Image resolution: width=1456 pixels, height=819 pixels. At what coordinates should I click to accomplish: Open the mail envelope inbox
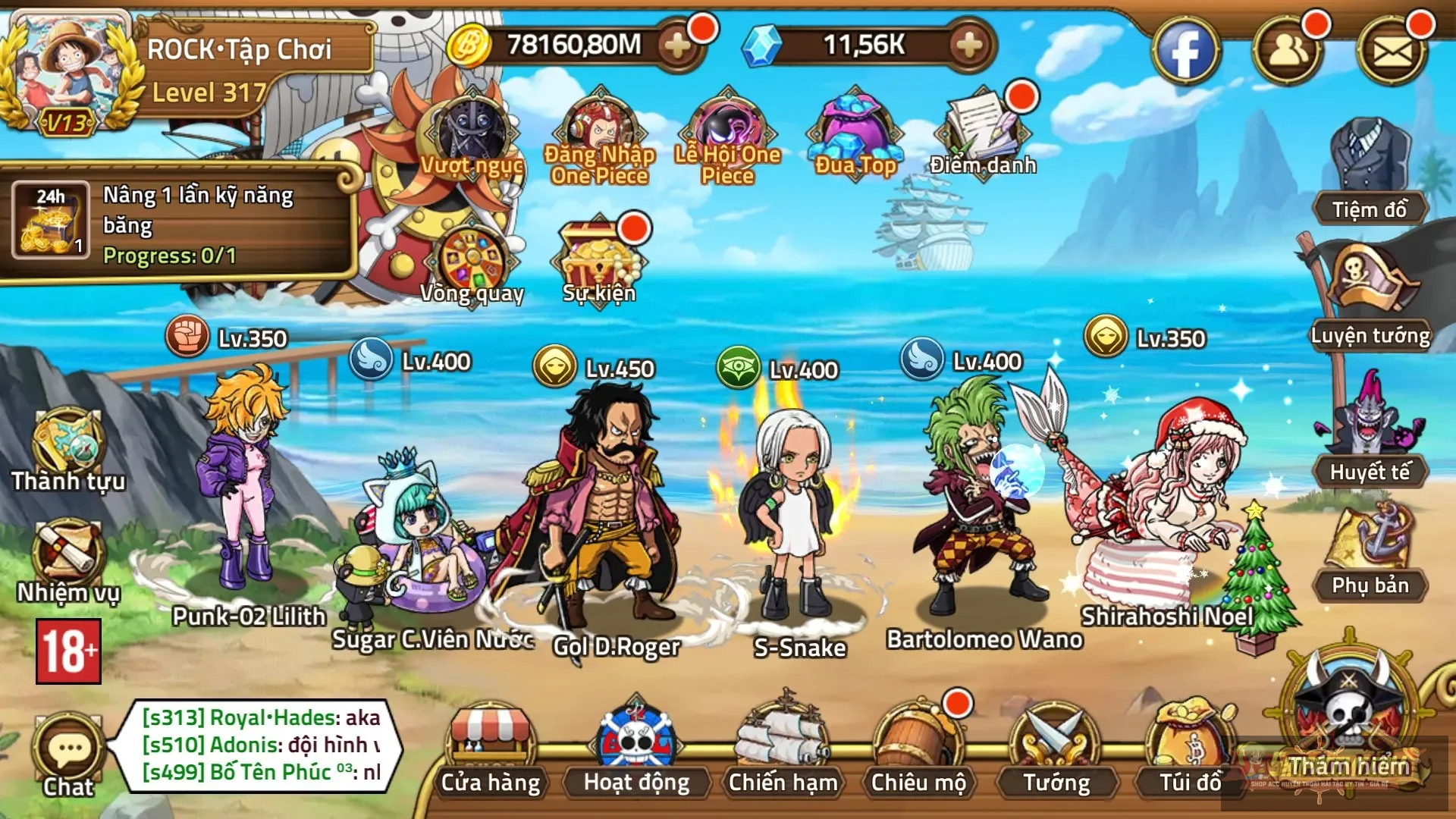click(1392, 51)
